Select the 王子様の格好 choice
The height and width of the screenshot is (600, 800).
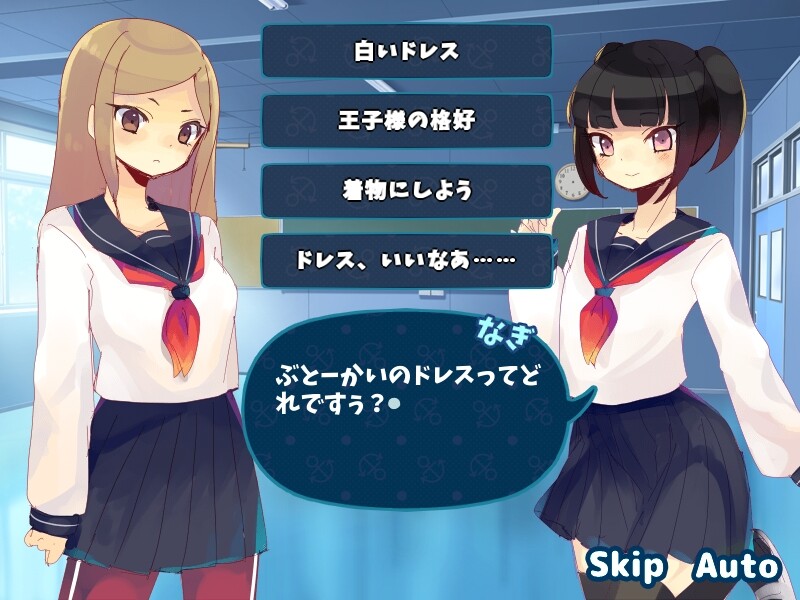(406, 121)
